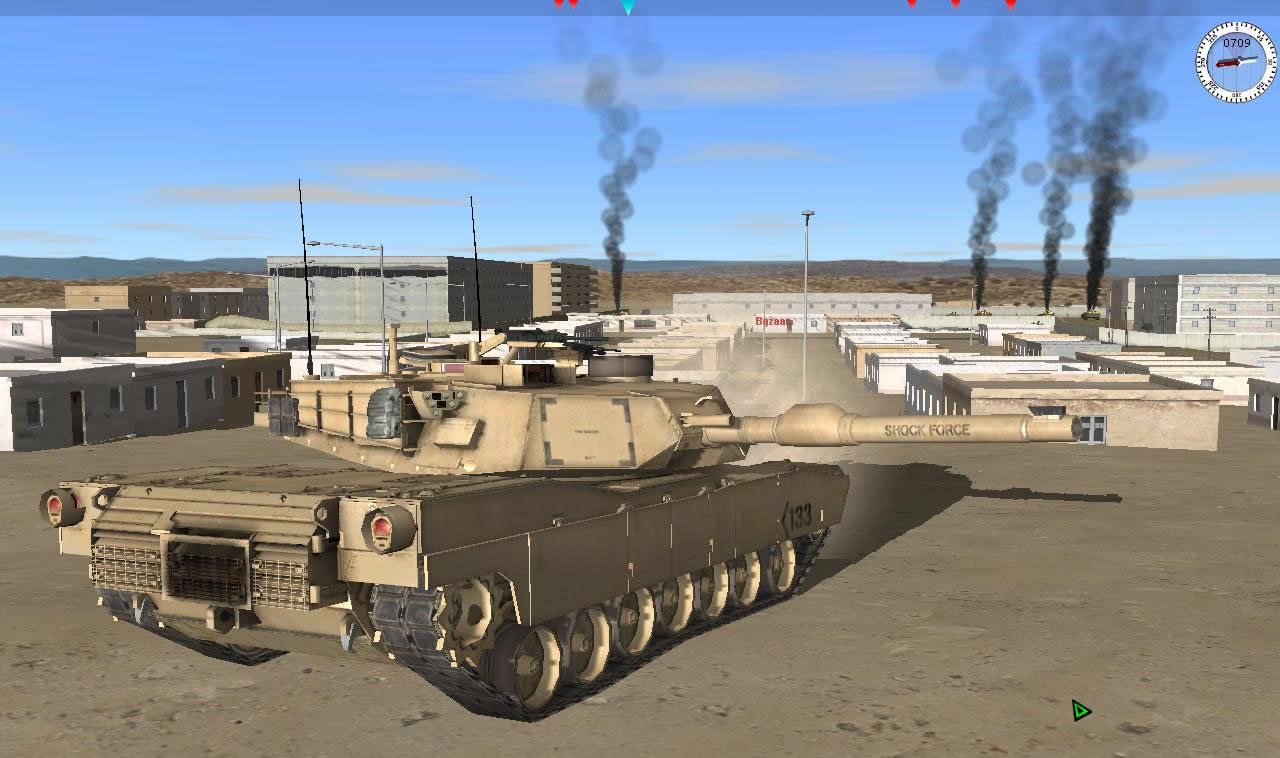Click the Bazaar sign on the distant building
The width and height of the screenshot is (1280, 758).
pos(773,322)
